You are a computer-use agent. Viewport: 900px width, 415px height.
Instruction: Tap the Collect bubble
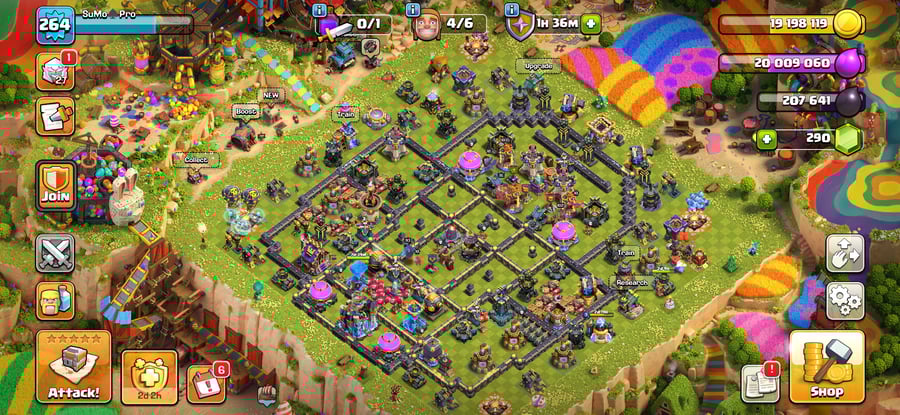[195, 158]
